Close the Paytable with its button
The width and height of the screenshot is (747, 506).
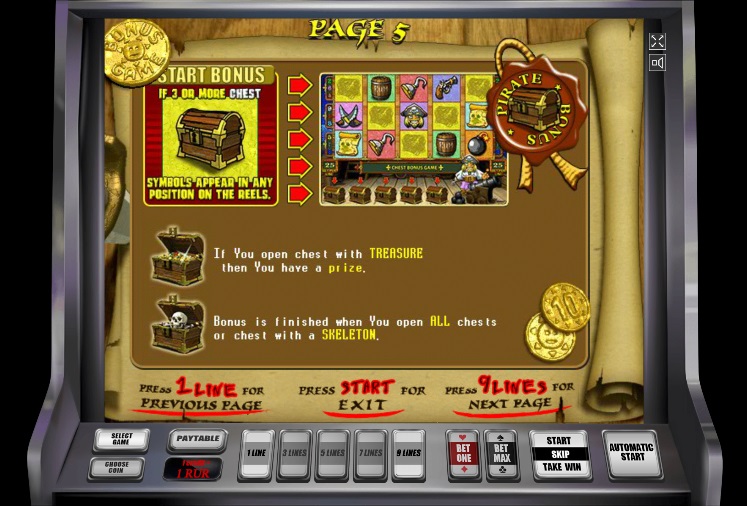coord(193,440)
